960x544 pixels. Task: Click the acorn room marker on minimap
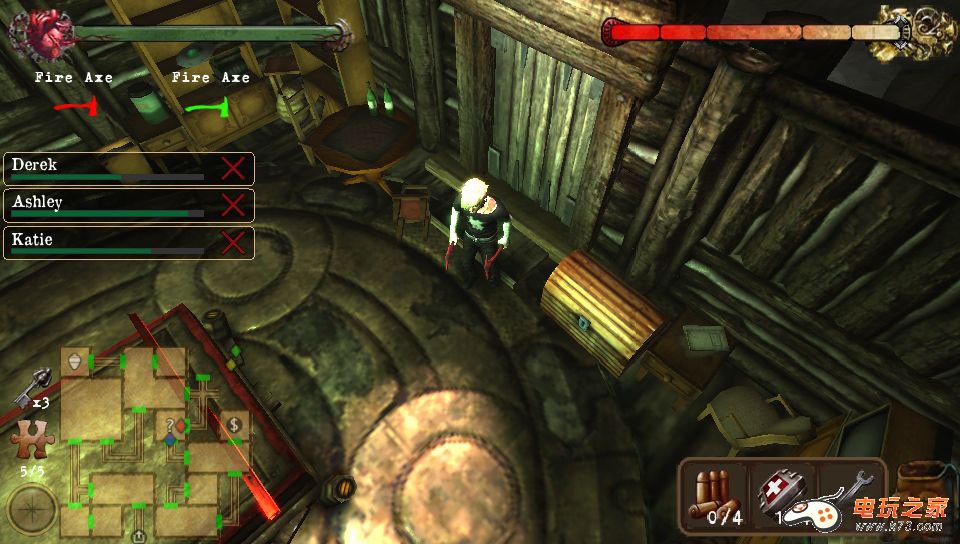pyautogui.click(x=75, y=361)
